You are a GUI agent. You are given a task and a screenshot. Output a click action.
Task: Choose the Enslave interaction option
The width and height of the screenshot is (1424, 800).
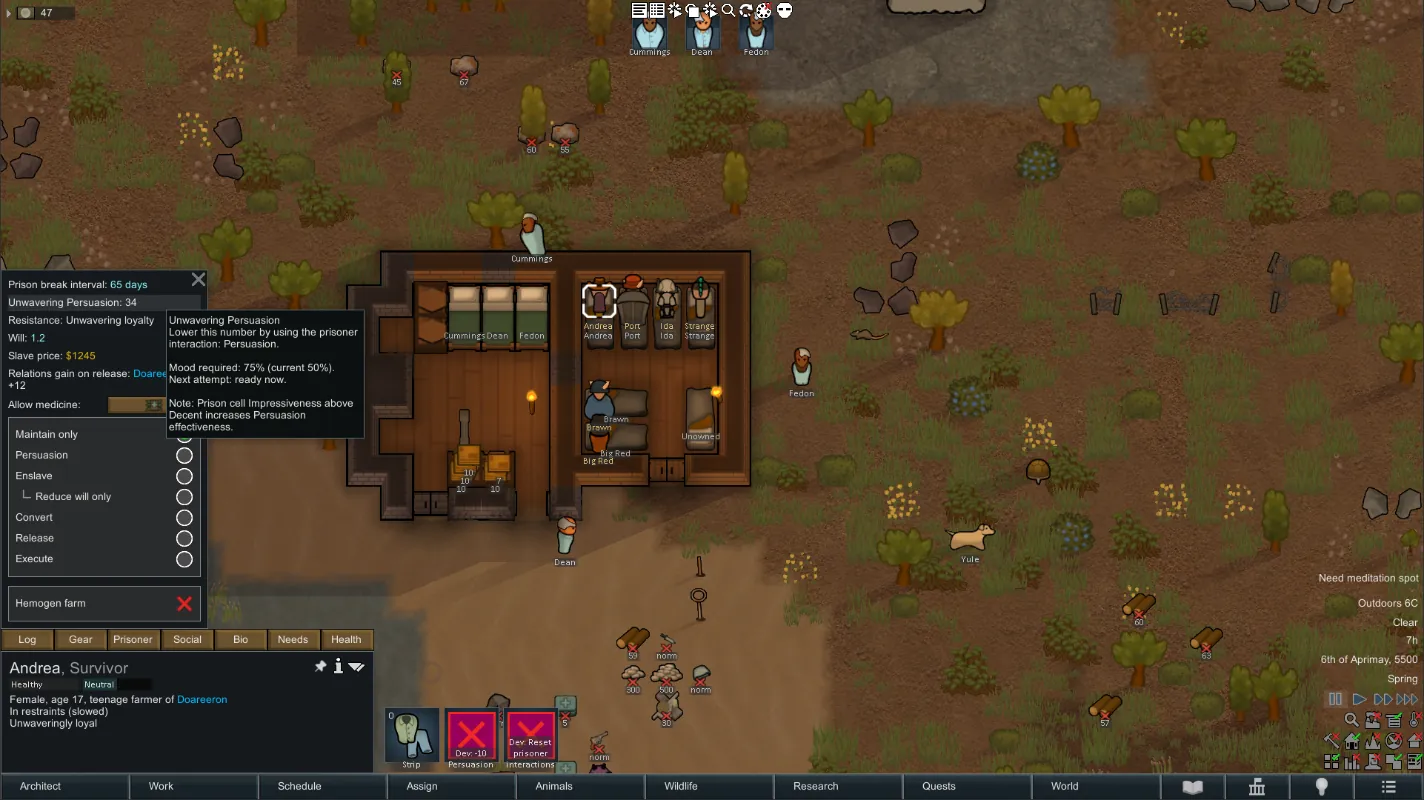pos(184,476)
